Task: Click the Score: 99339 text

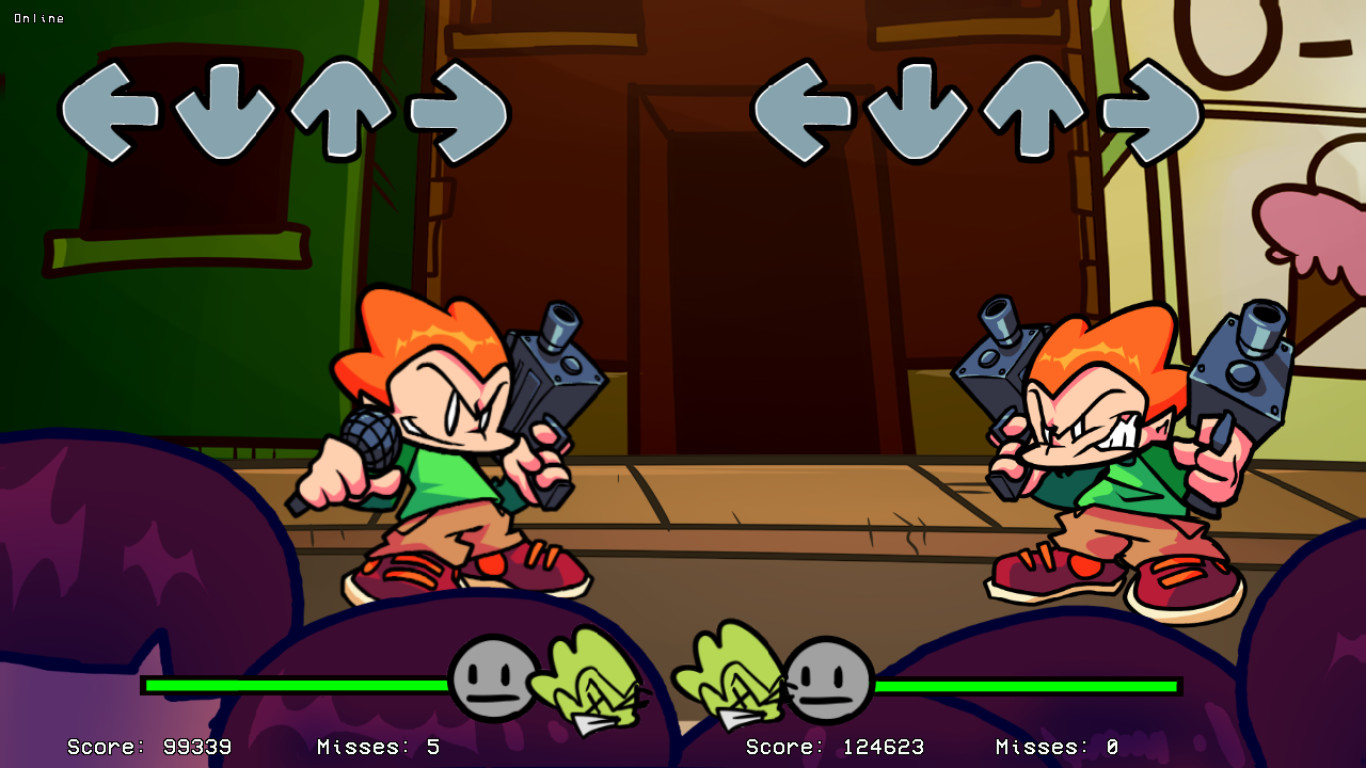Action: point(148,745)
